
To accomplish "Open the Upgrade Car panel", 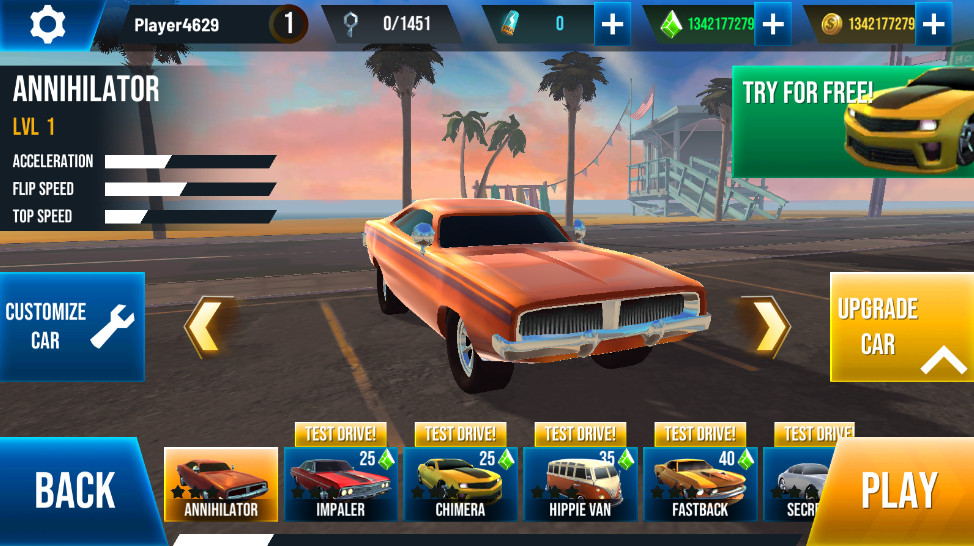I will pyautogui.click(x=901, y=327).
